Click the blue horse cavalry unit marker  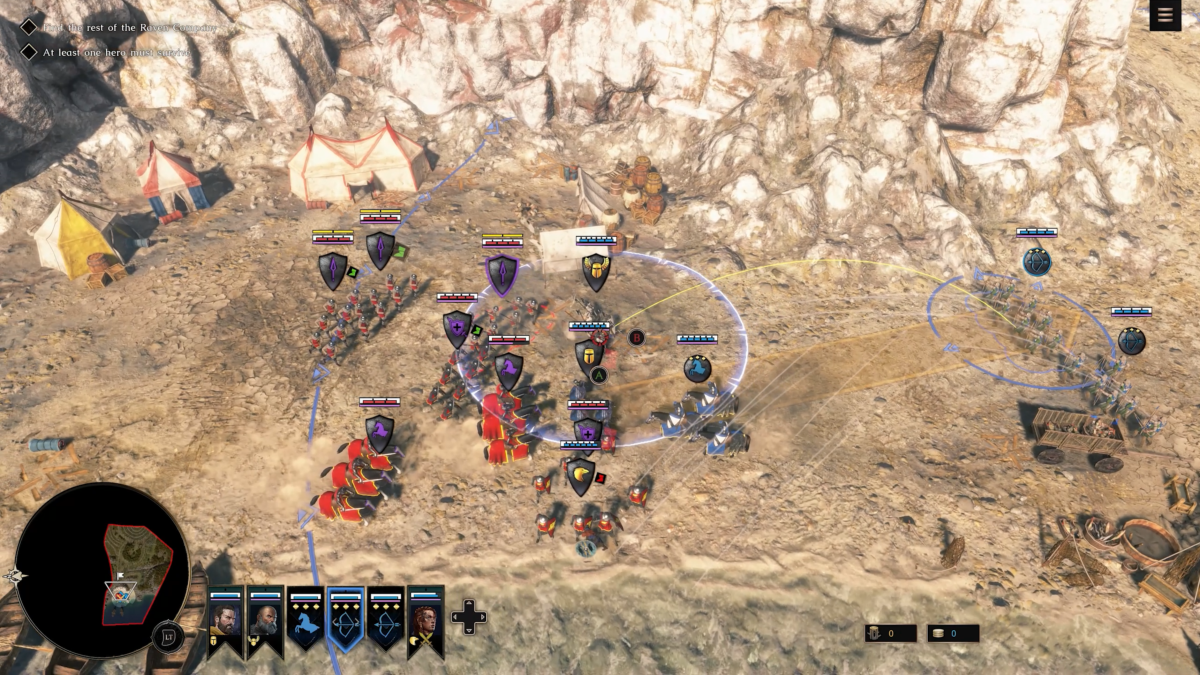tap(697, 369)
